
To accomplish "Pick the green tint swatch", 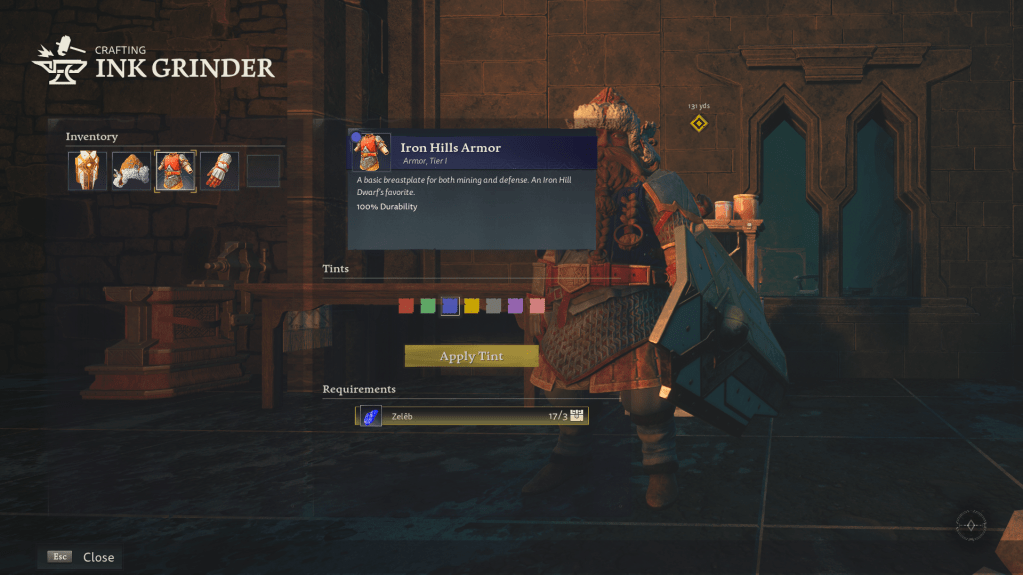I will [428, 306].
